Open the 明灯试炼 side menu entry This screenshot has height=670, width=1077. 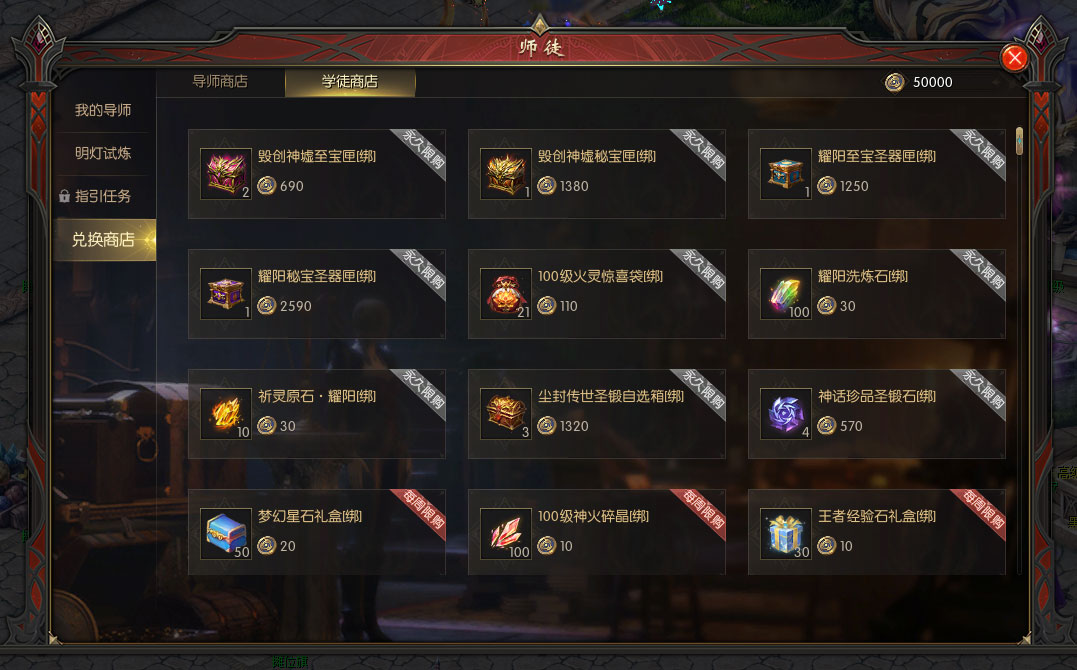pyautogui.click(x=103, y=153)
